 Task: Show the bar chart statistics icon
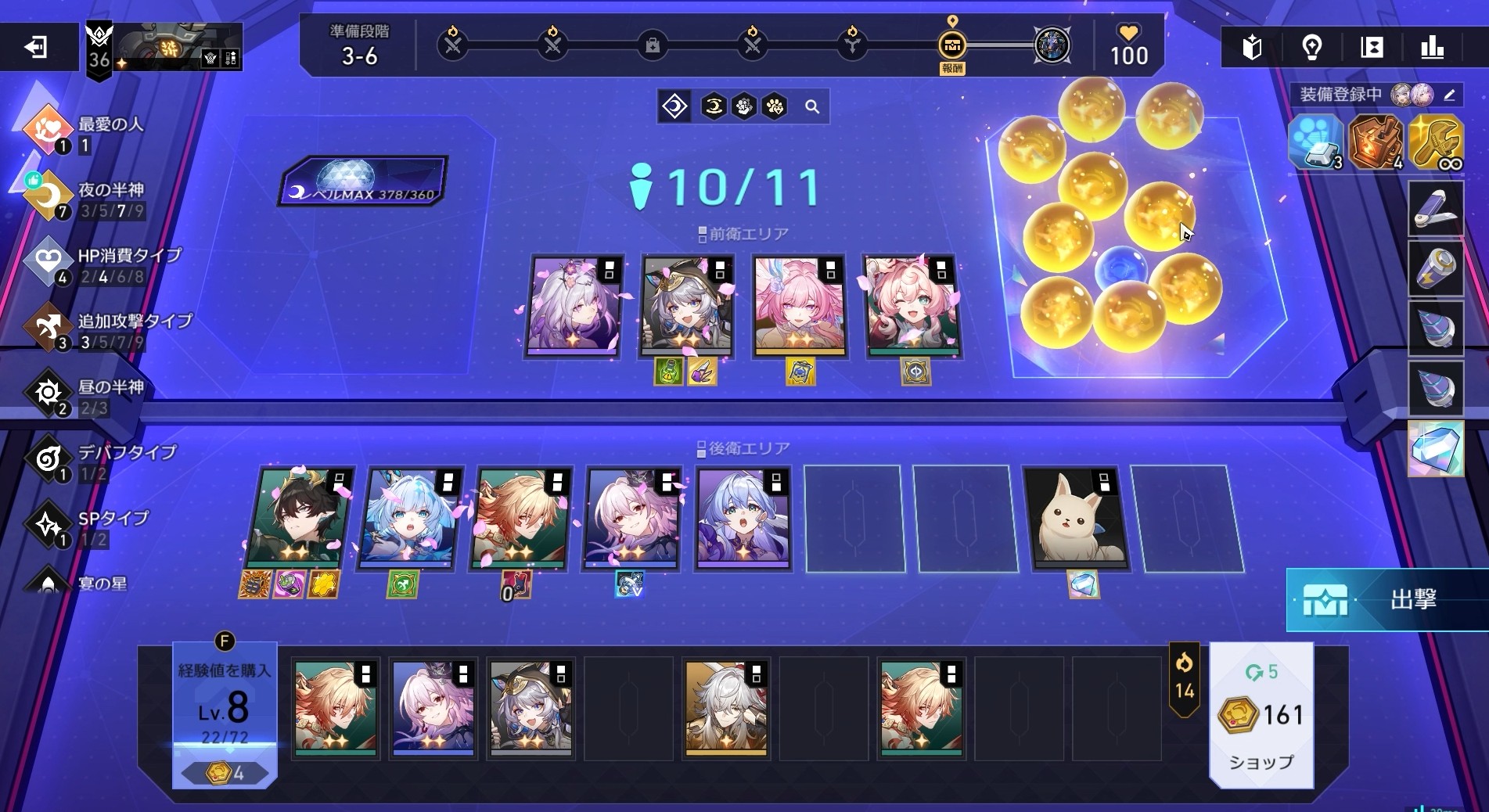pos(1432,48)
